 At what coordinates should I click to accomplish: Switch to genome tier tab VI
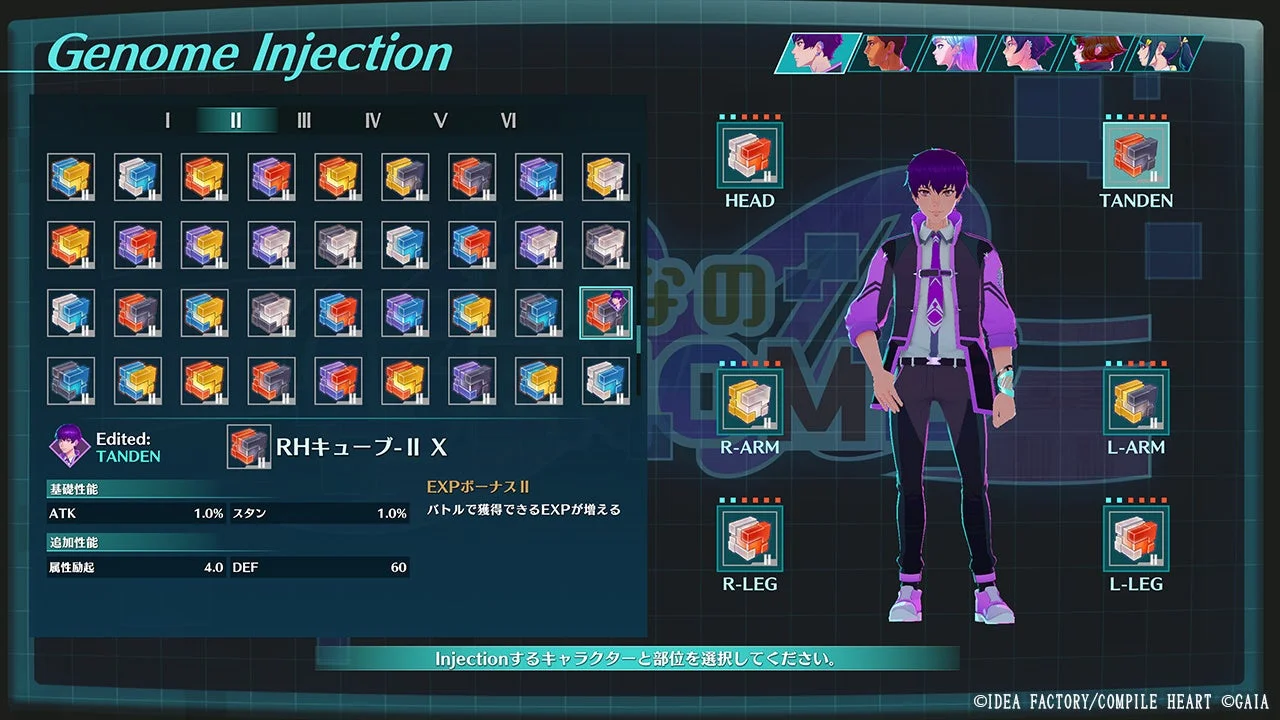pos(508,120)
